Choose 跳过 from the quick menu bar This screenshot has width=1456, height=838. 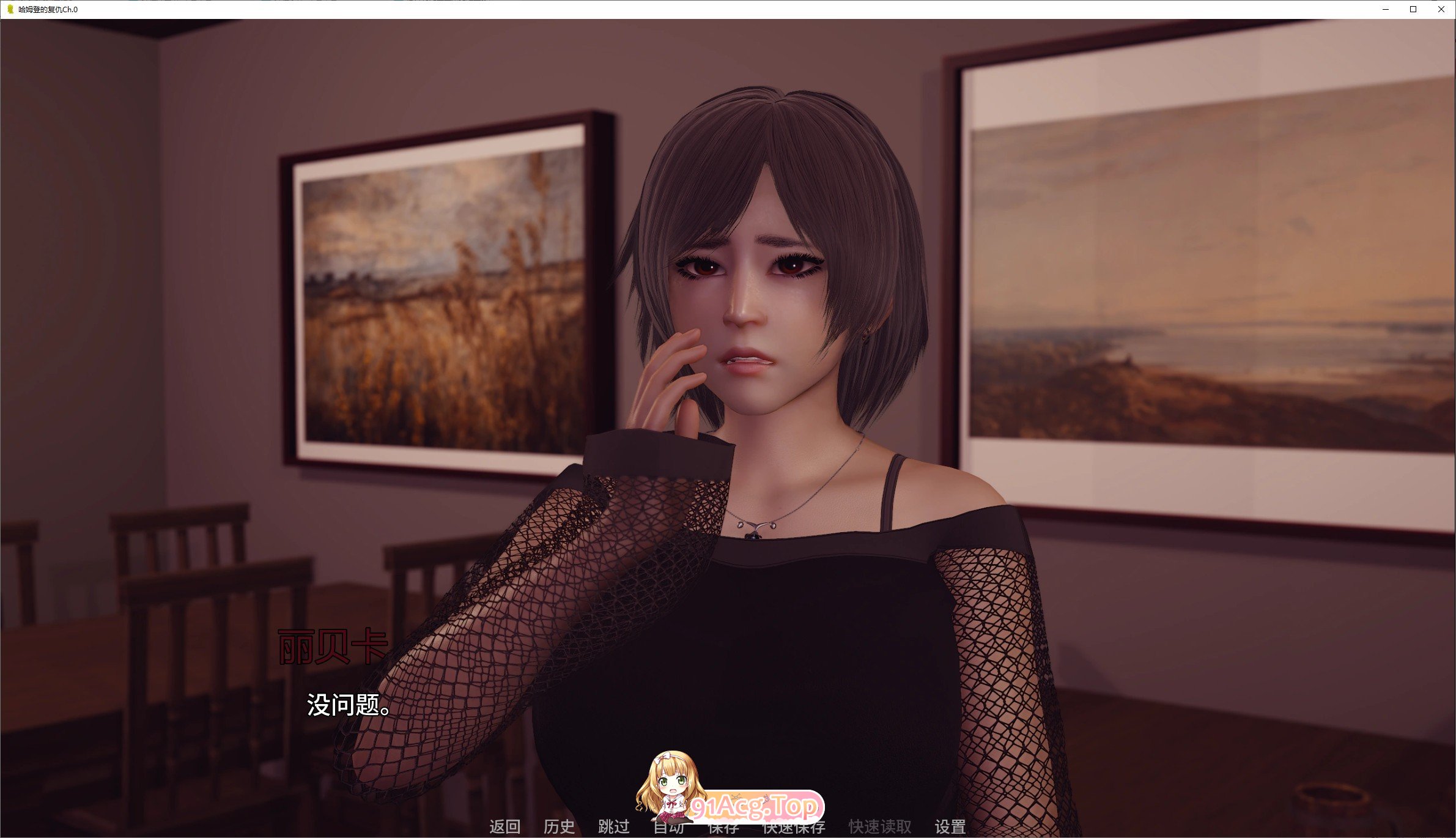click(613, 828)
